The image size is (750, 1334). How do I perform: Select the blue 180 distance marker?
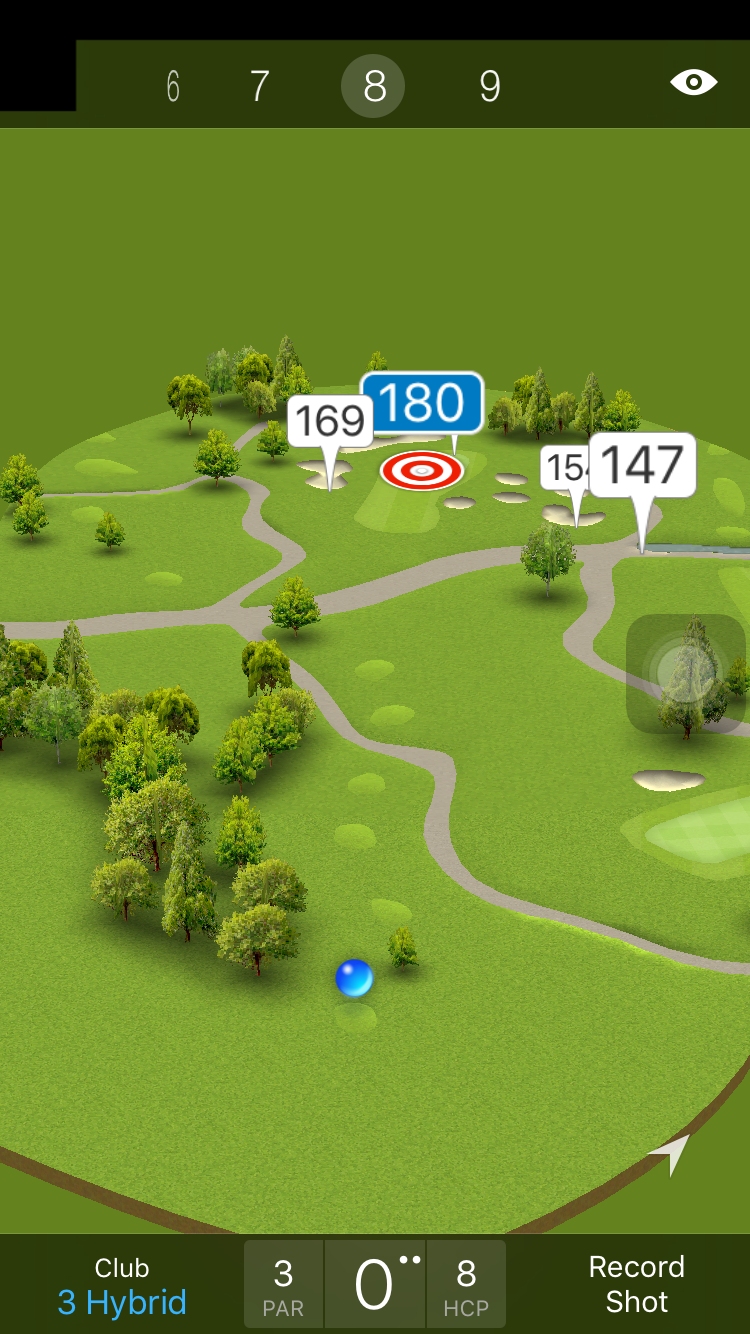422,403
